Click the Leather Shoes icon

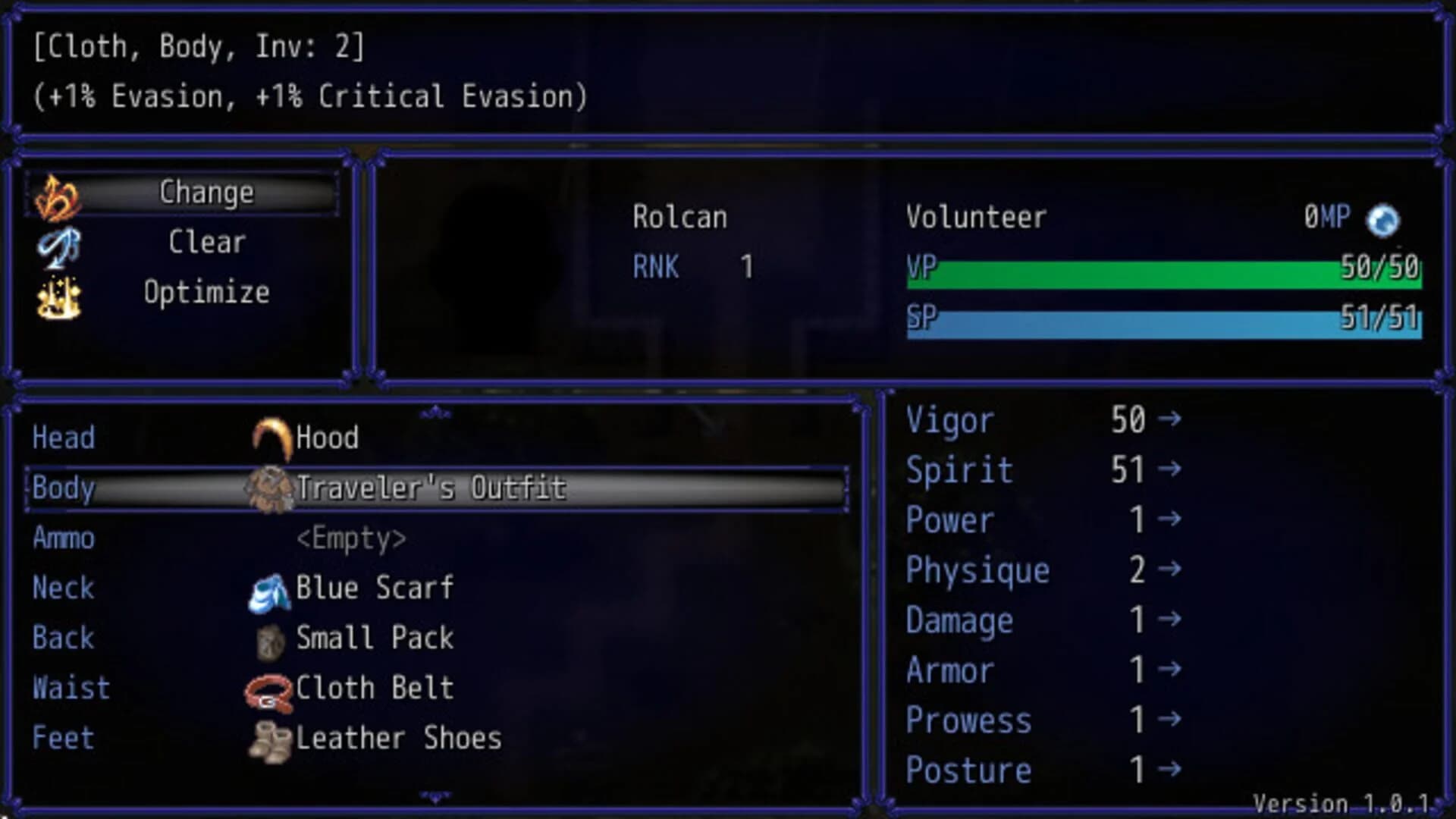point(269,738)
